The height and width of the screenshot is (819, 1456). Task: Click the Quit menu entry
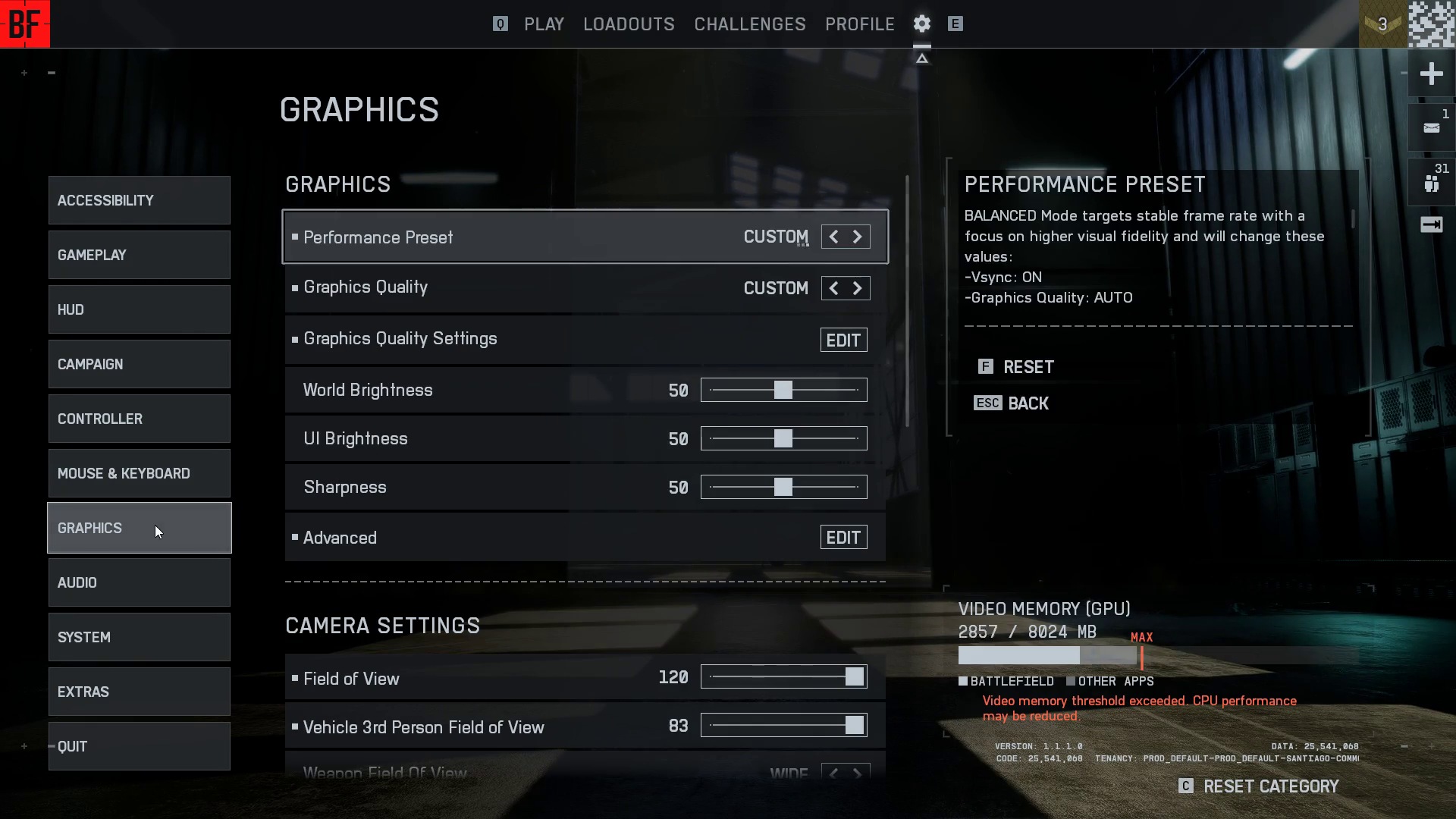(x=139, y=746)
